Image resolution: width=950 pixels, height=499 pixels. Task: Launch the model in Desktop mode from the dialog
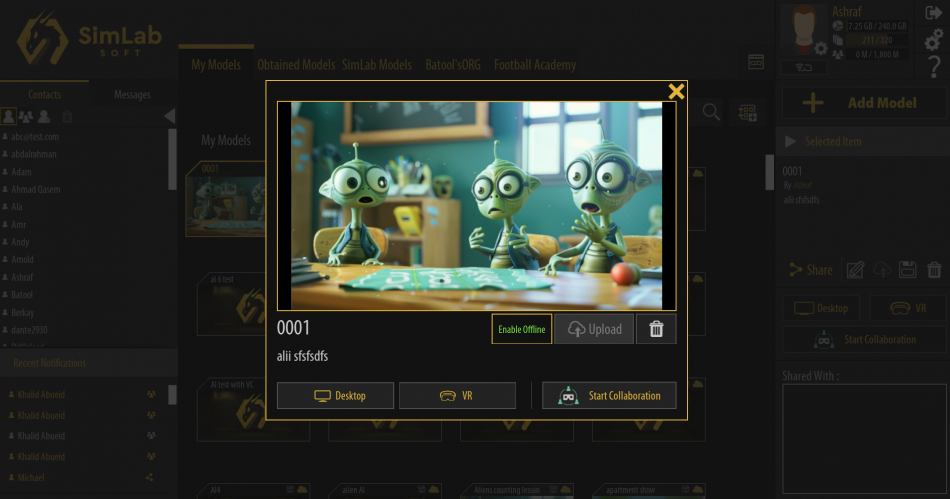pyautogui.click(x=336, y=396)
